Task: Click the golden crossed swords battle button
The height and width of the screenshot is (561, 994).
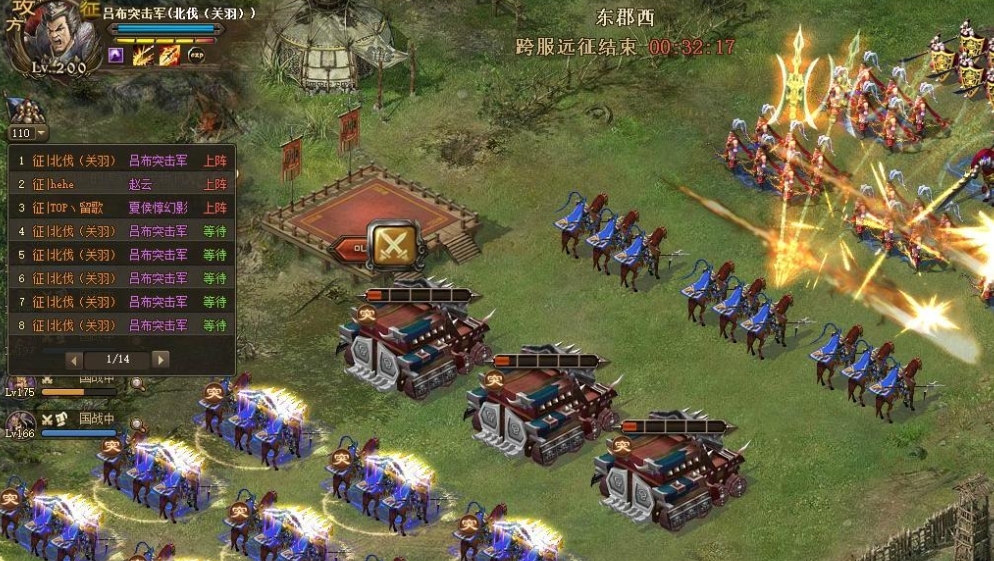Action: 392,243
